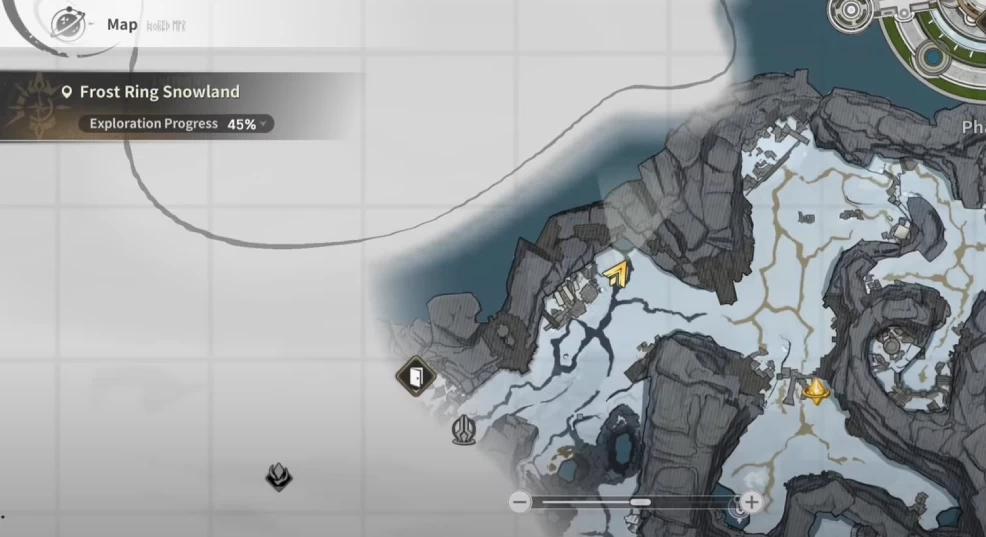Image resolution: width=986 pixels, height=537 pixels.
Task: Zoom in the map with the plus button
Action: coord(752,502)
